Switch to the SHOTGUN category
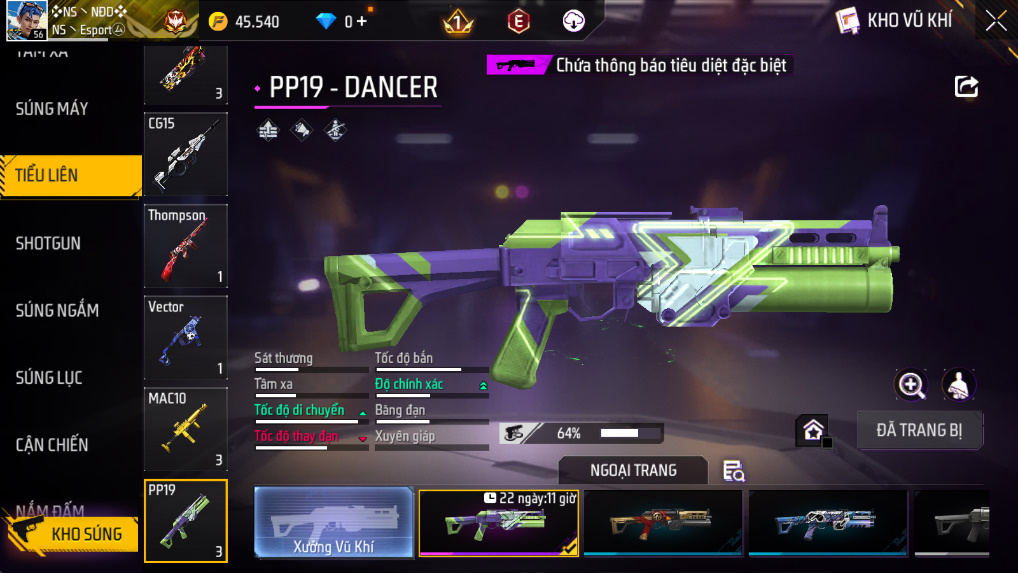Viewport: 1018px width, 573px height. pos(48,243)
